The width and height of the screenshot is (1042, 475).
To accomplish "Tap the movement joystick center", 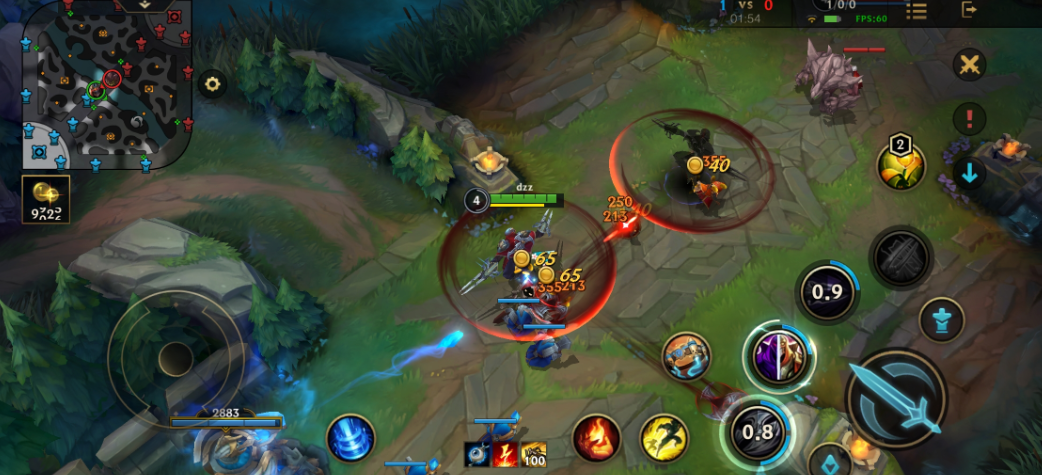I will coord(176,357).
